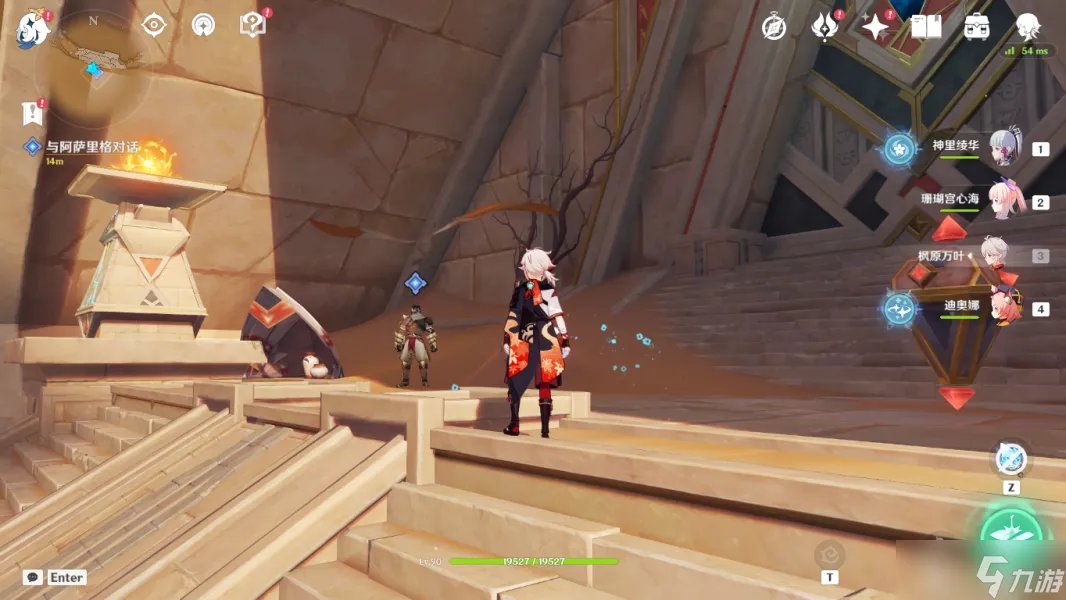This screenshot has height=600, width=1066.
Task: Open the quest banner icon with alert
Action: (33, 113)
